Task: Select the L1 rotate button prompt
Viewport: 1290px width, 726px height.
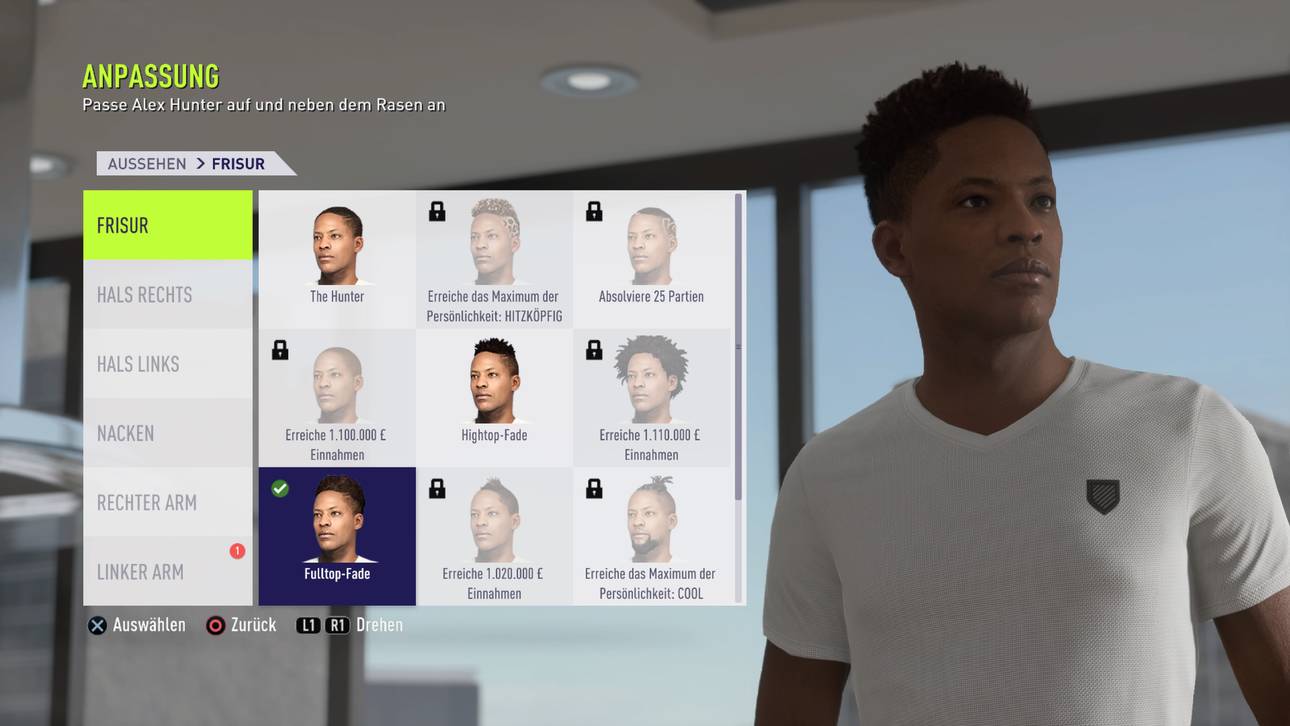Action: point(308,624)
